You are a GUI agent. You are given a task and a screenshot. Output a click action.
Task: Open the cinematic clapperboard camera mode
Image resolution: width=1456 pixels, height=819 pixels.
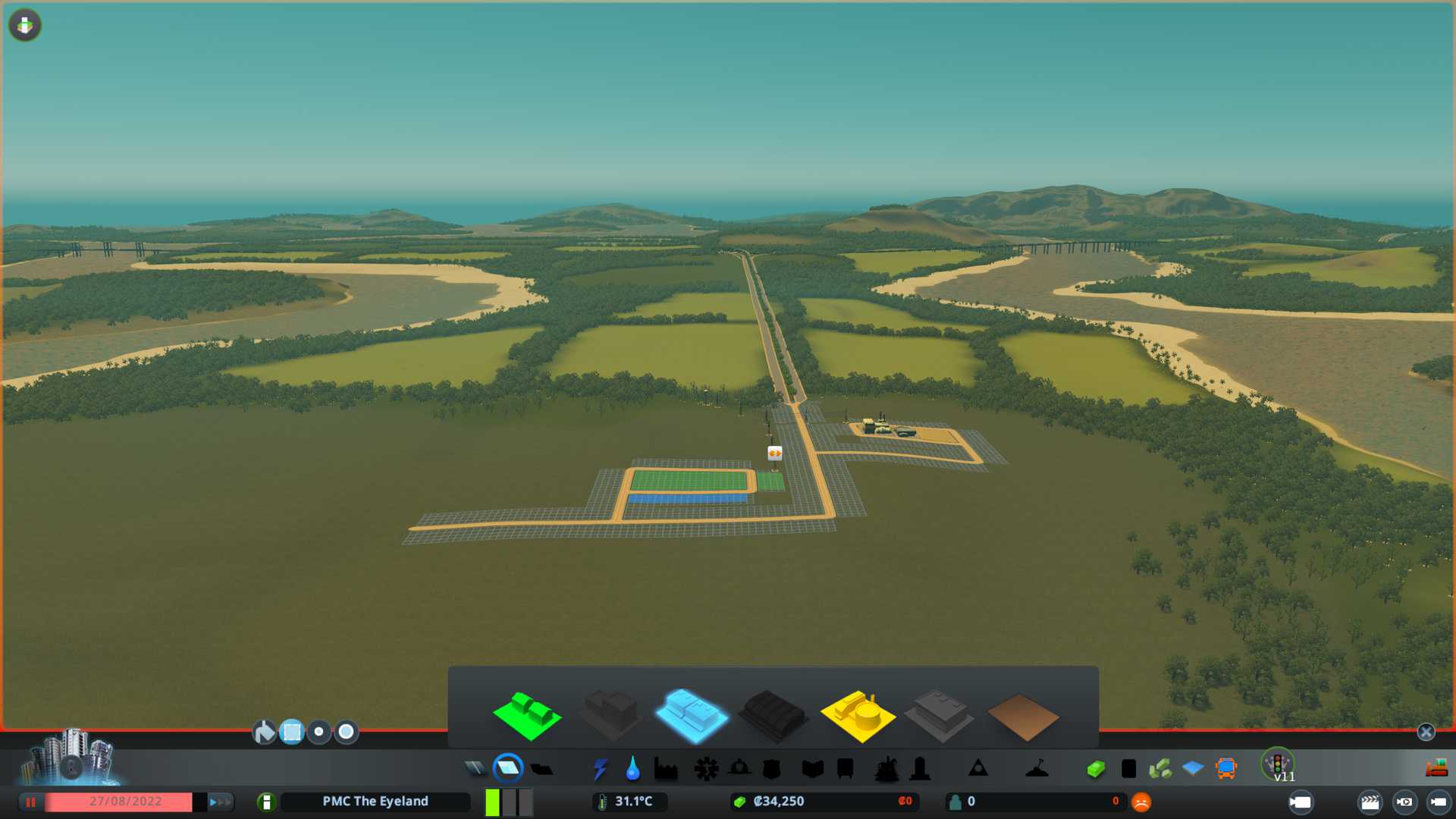(x=1370, y=802)
